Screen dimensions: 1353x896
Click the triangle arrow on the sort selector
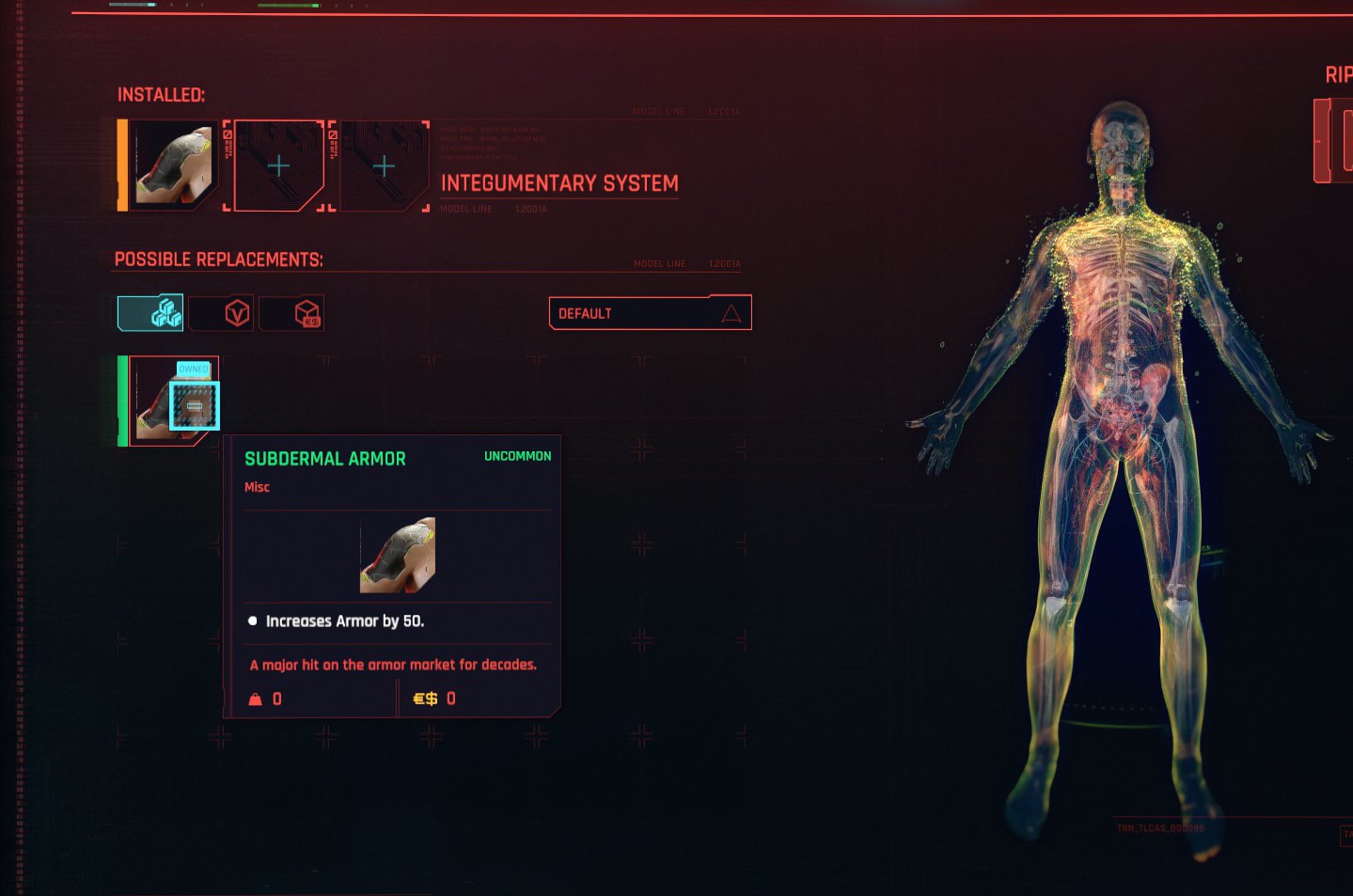732,313
